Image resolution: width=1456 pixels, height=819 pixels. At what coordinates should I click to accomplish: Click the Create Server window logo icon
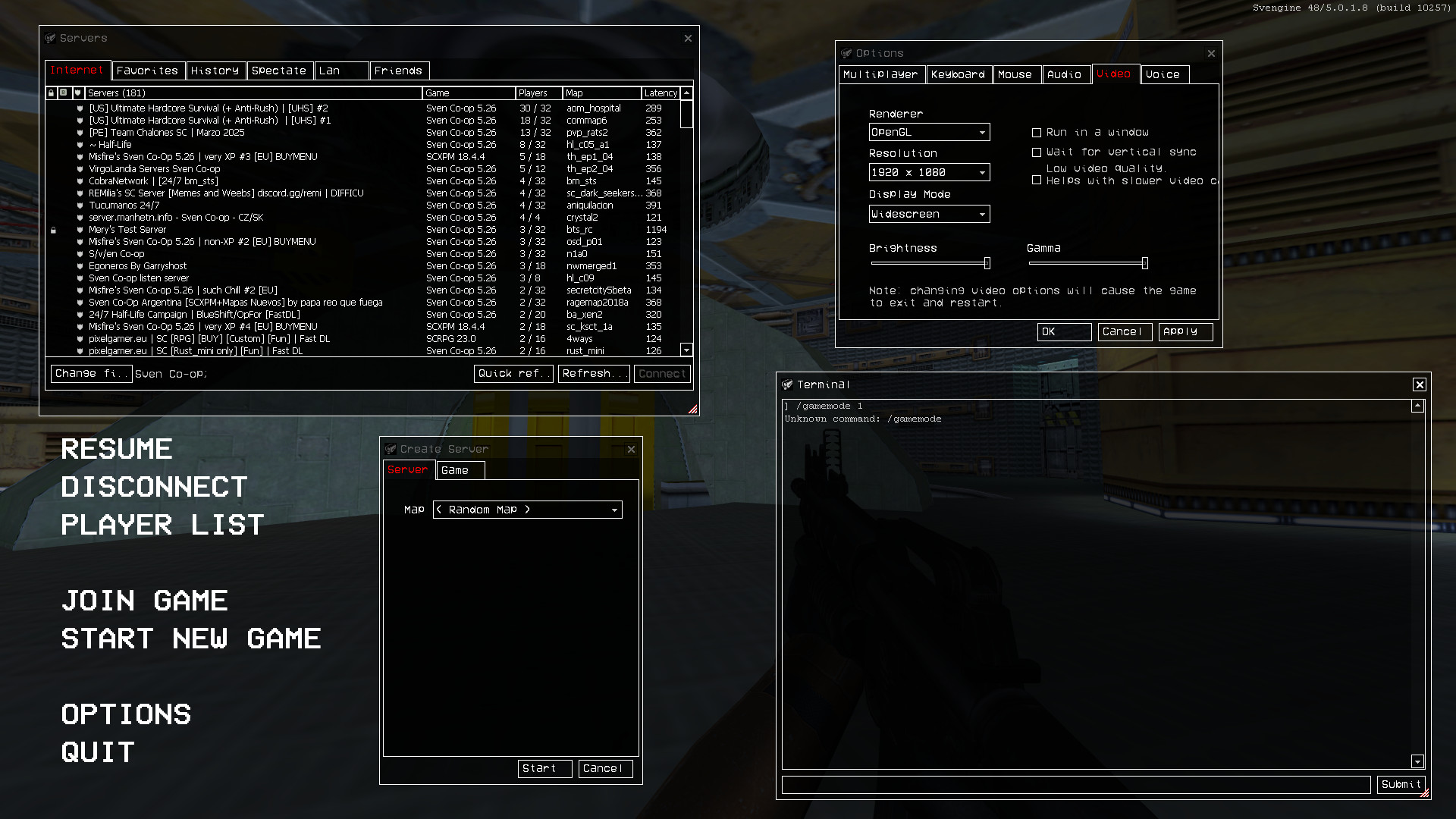[390, 448]
